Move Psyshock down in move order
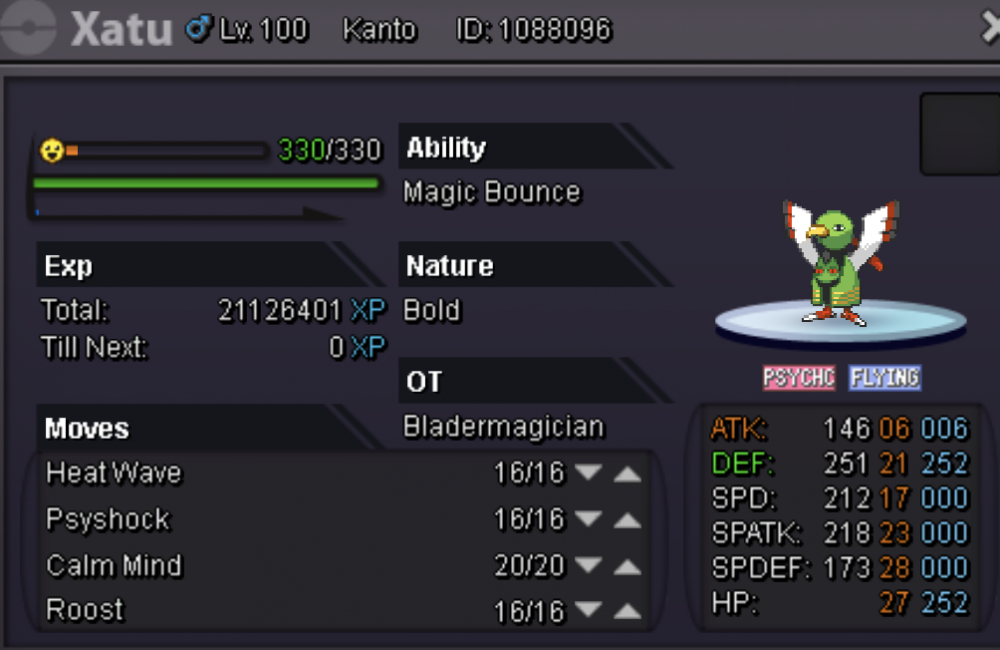Screen dimensions: 1000x650 (589, 520)
